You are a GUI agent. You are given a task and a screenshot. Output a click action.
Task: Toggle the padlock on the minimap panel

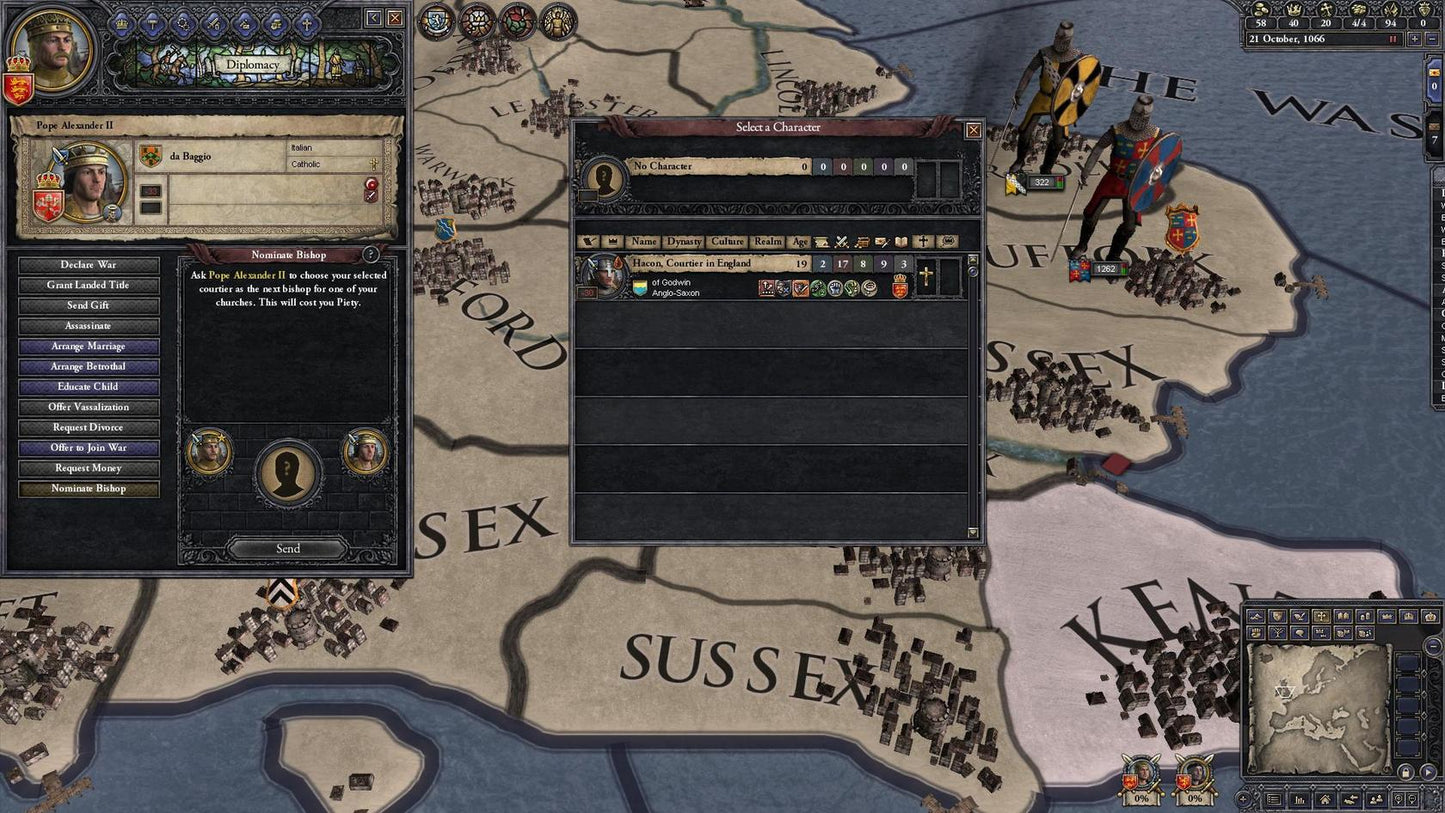pos(1406,772)
